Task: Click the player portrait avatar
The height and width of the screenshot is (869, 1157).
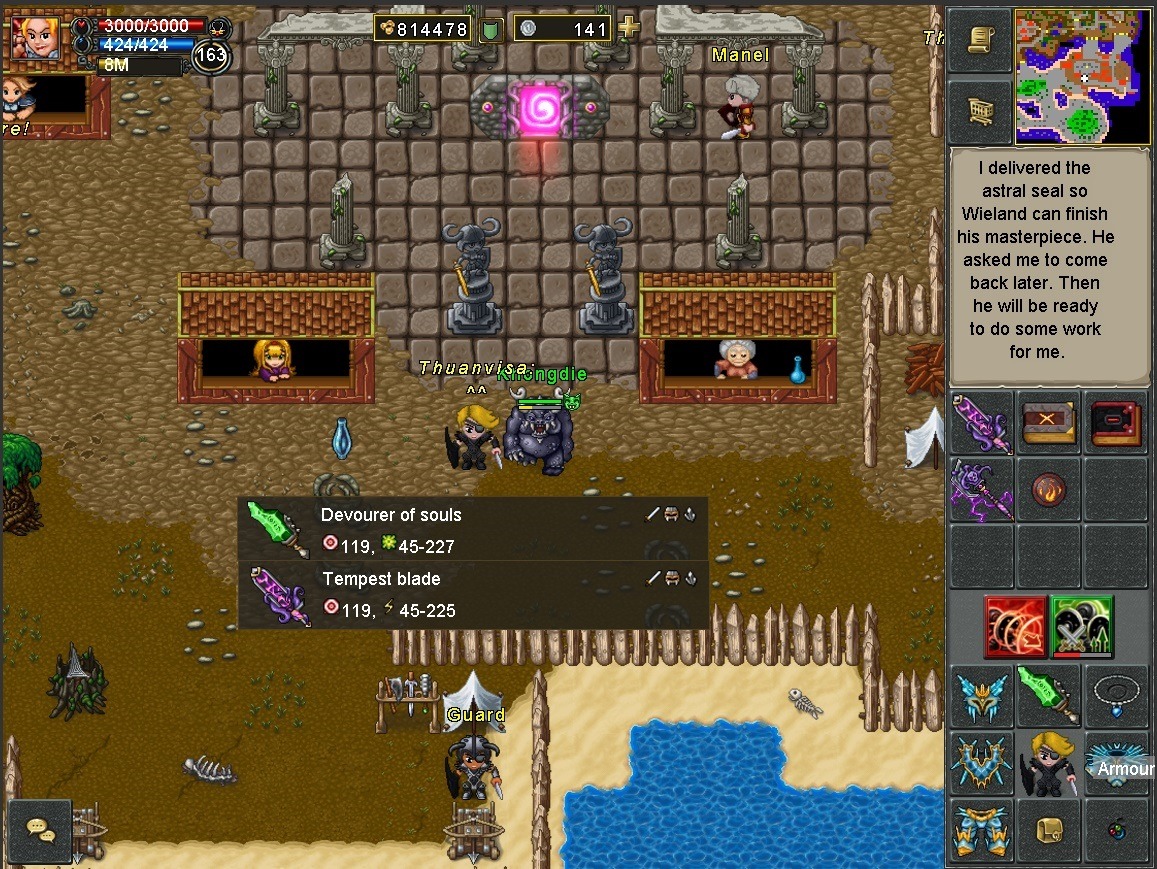Action: click(36, 39)
